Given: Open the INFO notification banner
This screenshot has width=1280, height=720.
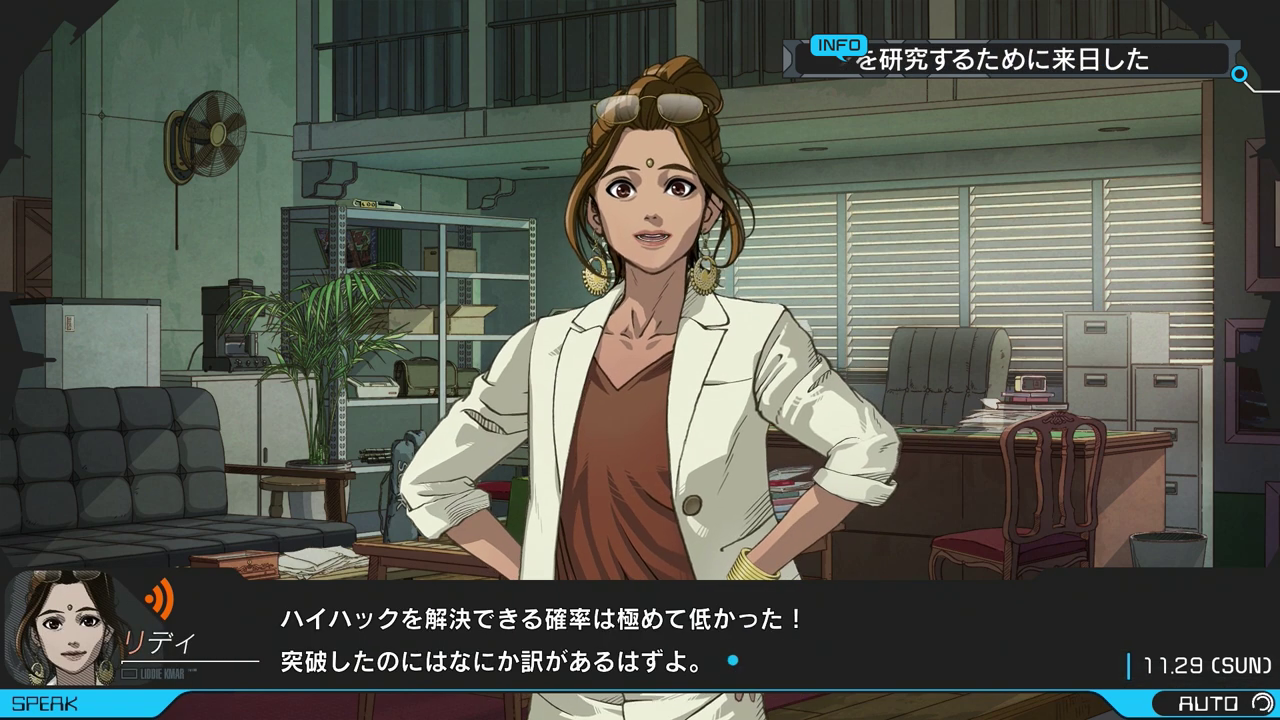Looking at the screenshot, I should click(1010, 59).
